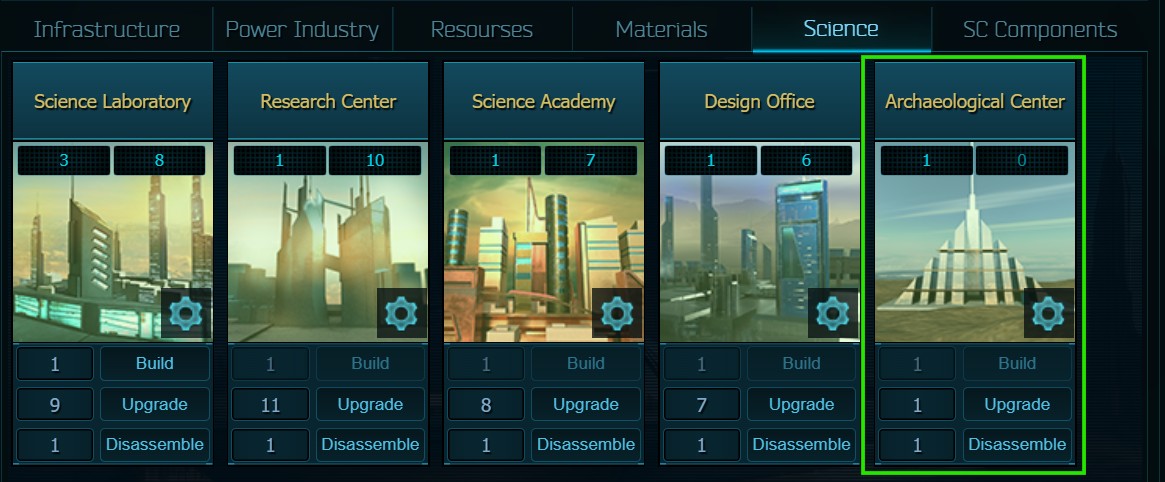Disassemble the Design Office
Viewport: 1165px width, 482px height.
802,445
